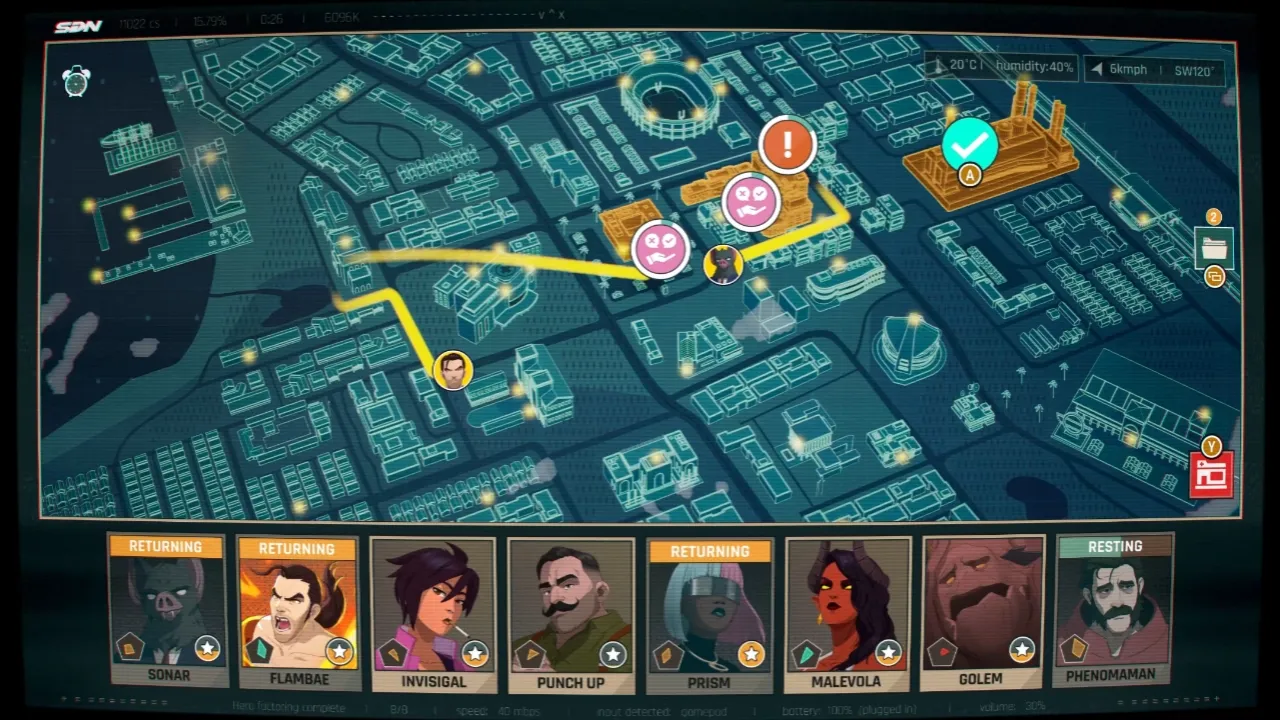This screenshot has width=1280, height=720.
Task: Click the alarm clock icon
Action: pyautogui.click(x=77, y=81)
